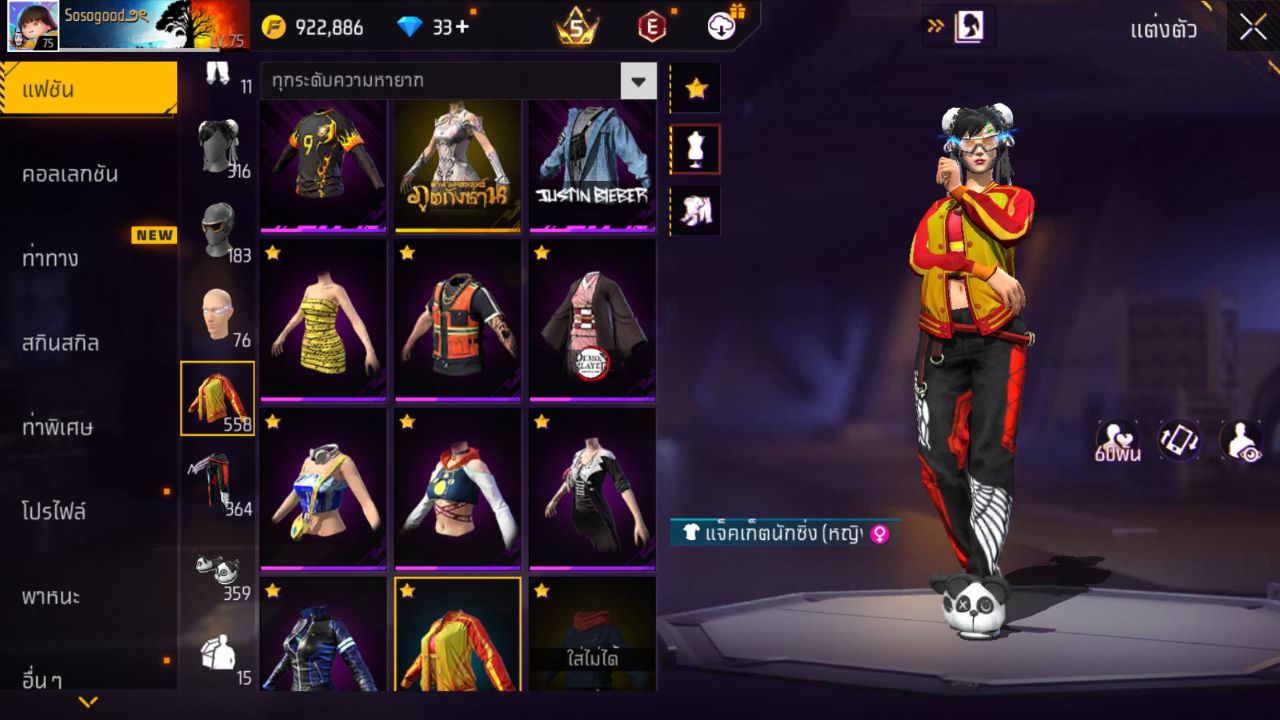Open the favorites star tab on preview panel
The image size is (1280, 720).
click(695, 88)
